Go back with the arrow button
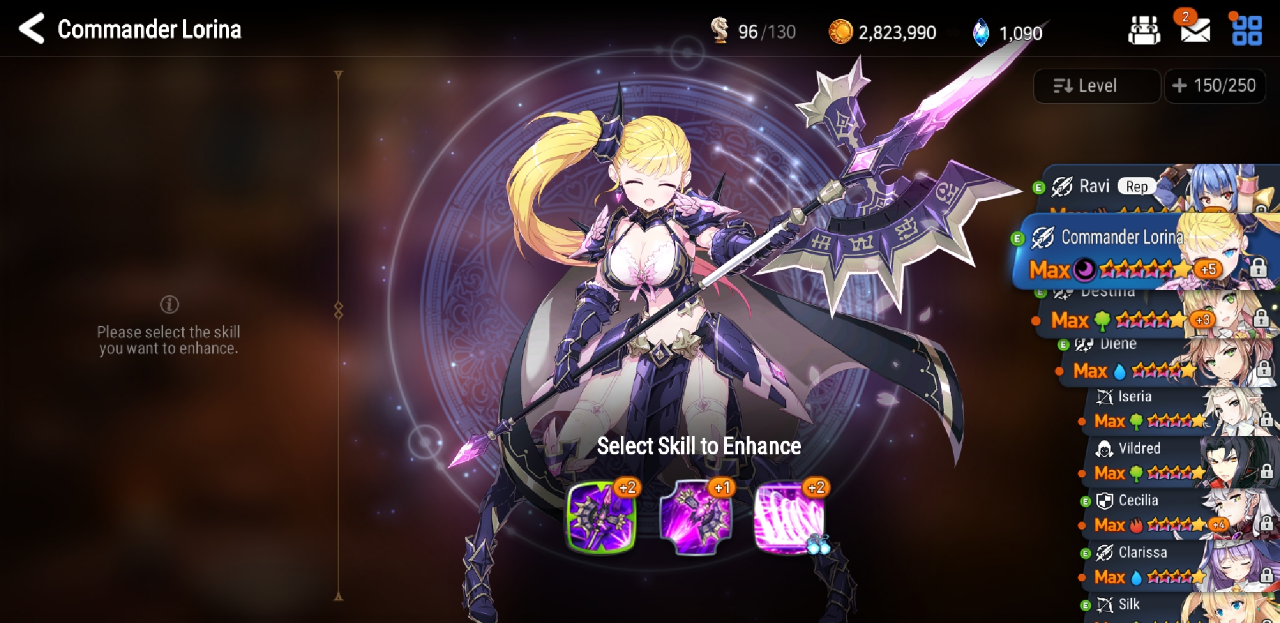Image resolution: width=1280 pixels, height=623 pixels. click(32, 29)
